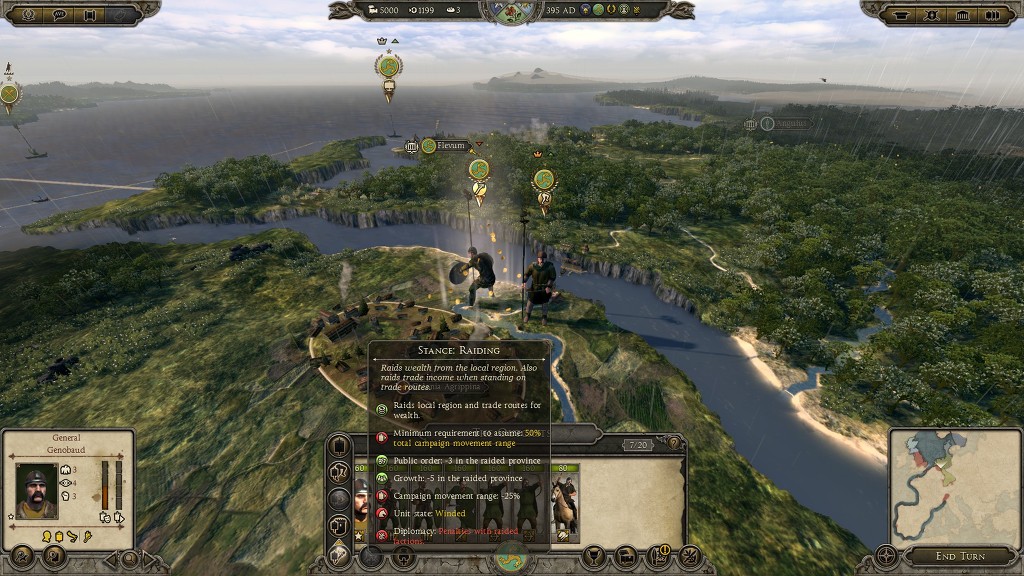Open the army panel help question mark
This screenshot has width=1024, height=576.
coord(674,444)
